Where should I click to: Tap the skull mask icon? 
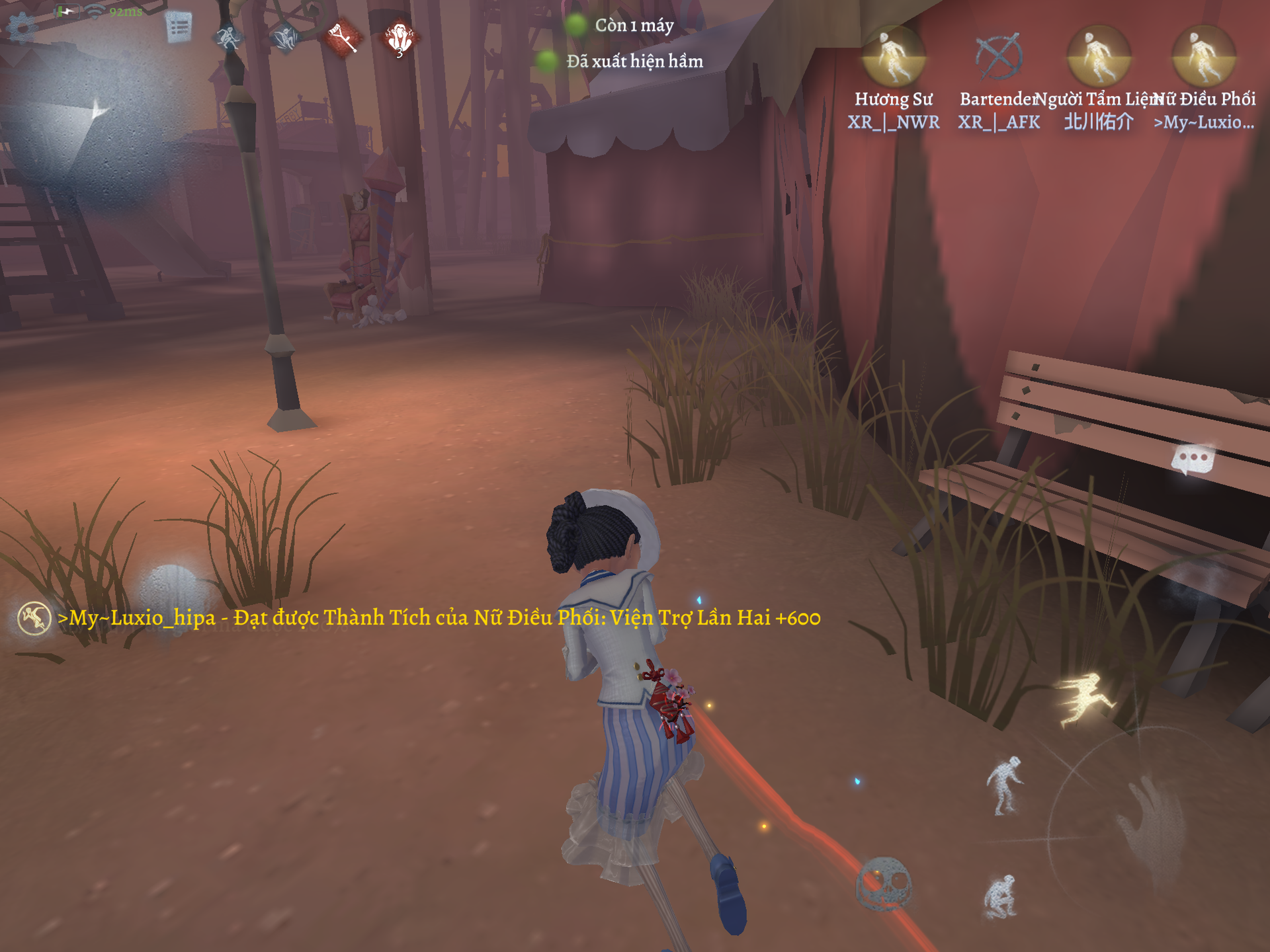[884, 883]
